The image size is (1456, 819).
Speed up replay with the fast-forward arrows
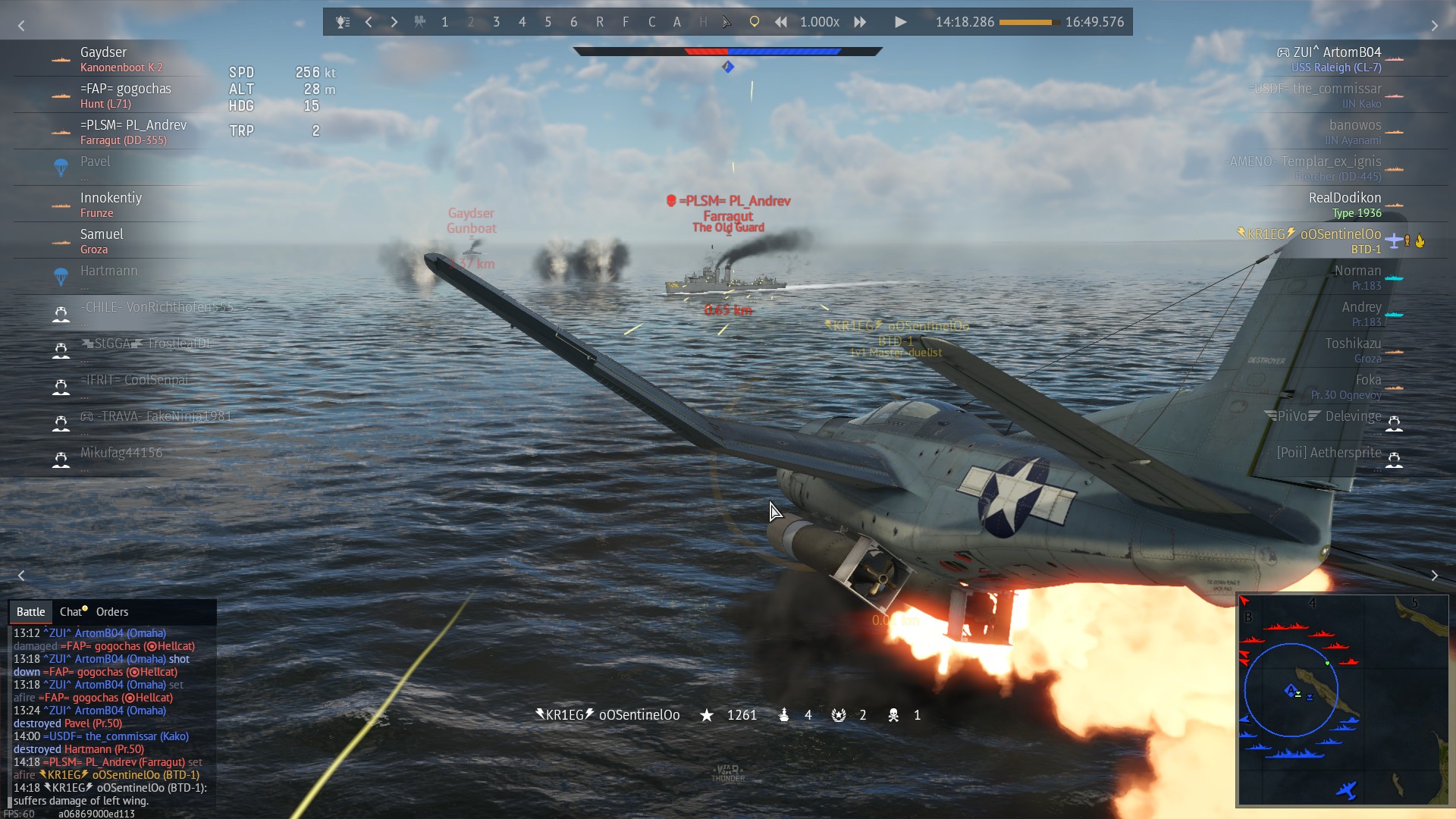pyautogui.click(x=860, y=22)
